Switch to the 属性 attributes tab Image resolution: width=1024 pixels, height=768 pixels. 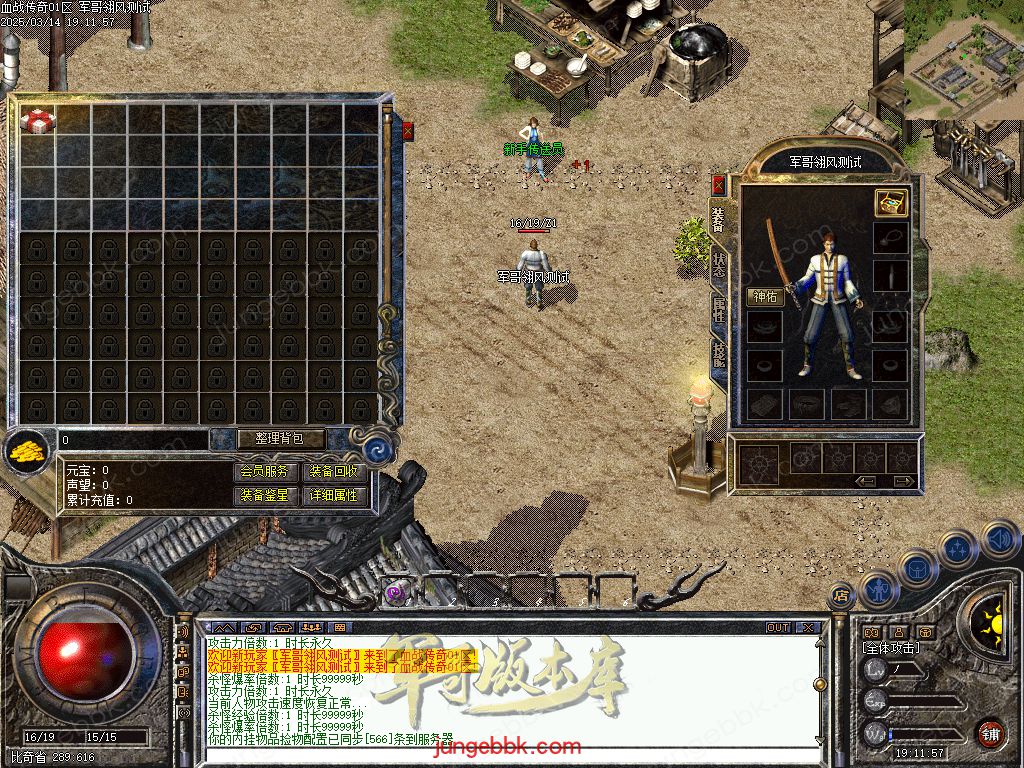coord(719,310)
